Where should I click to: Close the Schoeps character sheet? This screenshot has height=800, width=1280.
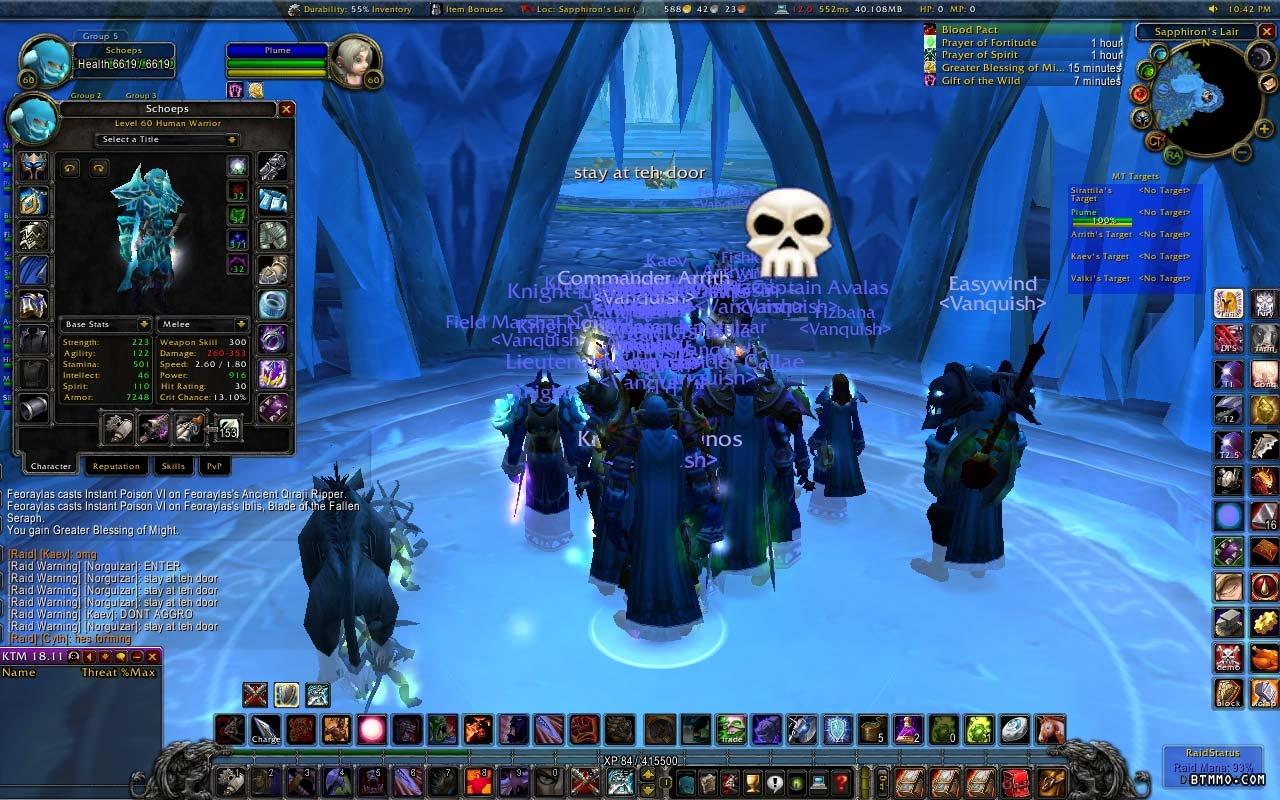pos(286,109)
